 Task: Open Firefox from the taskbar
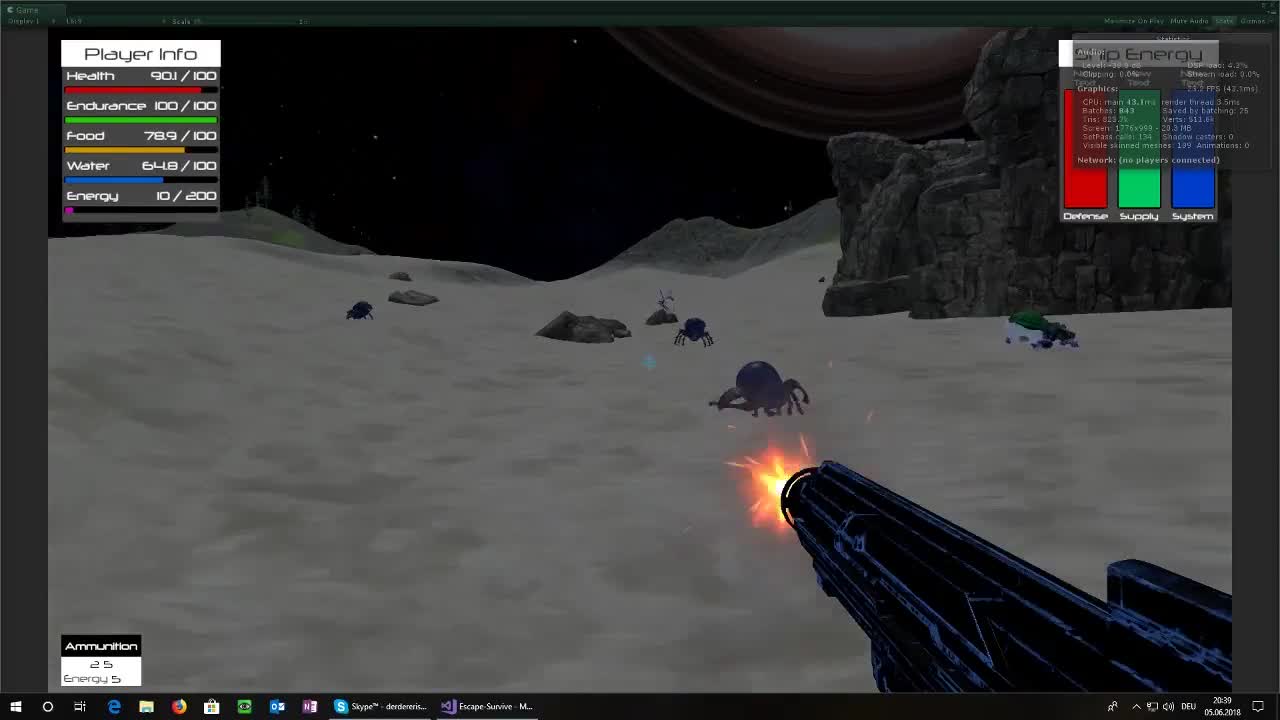[178, 707]
